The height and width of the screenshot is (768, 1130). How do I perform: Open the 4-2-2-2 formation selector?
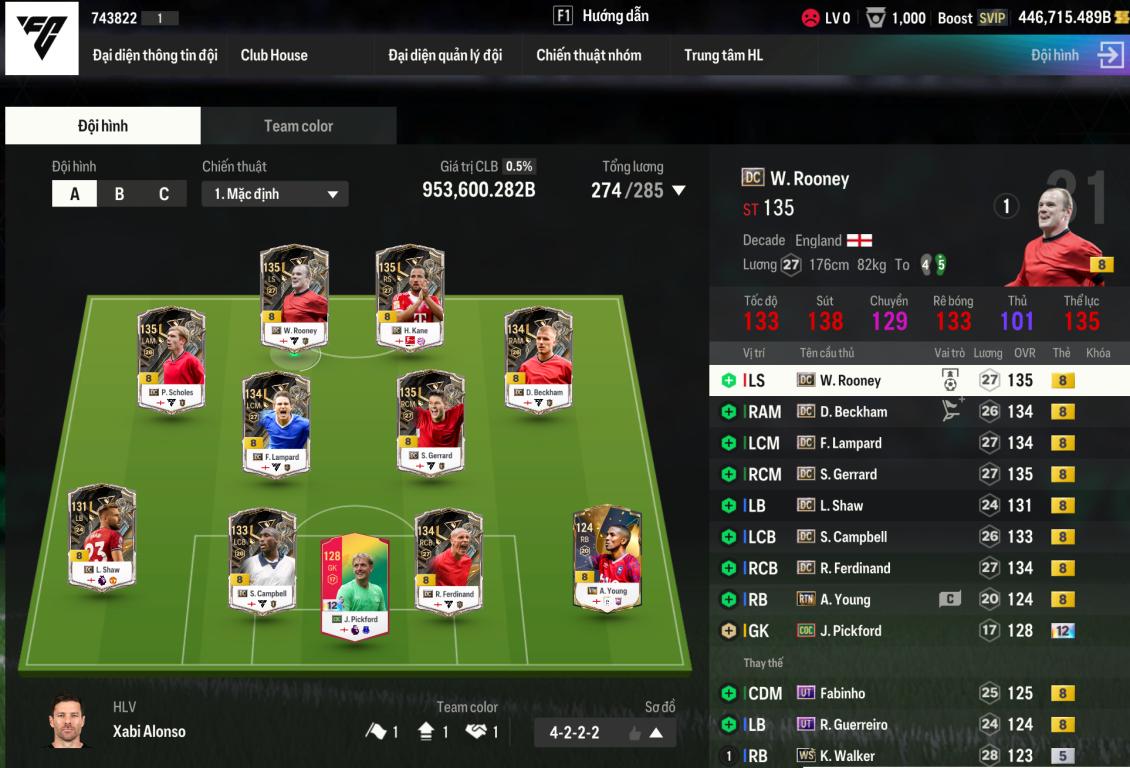604,733
